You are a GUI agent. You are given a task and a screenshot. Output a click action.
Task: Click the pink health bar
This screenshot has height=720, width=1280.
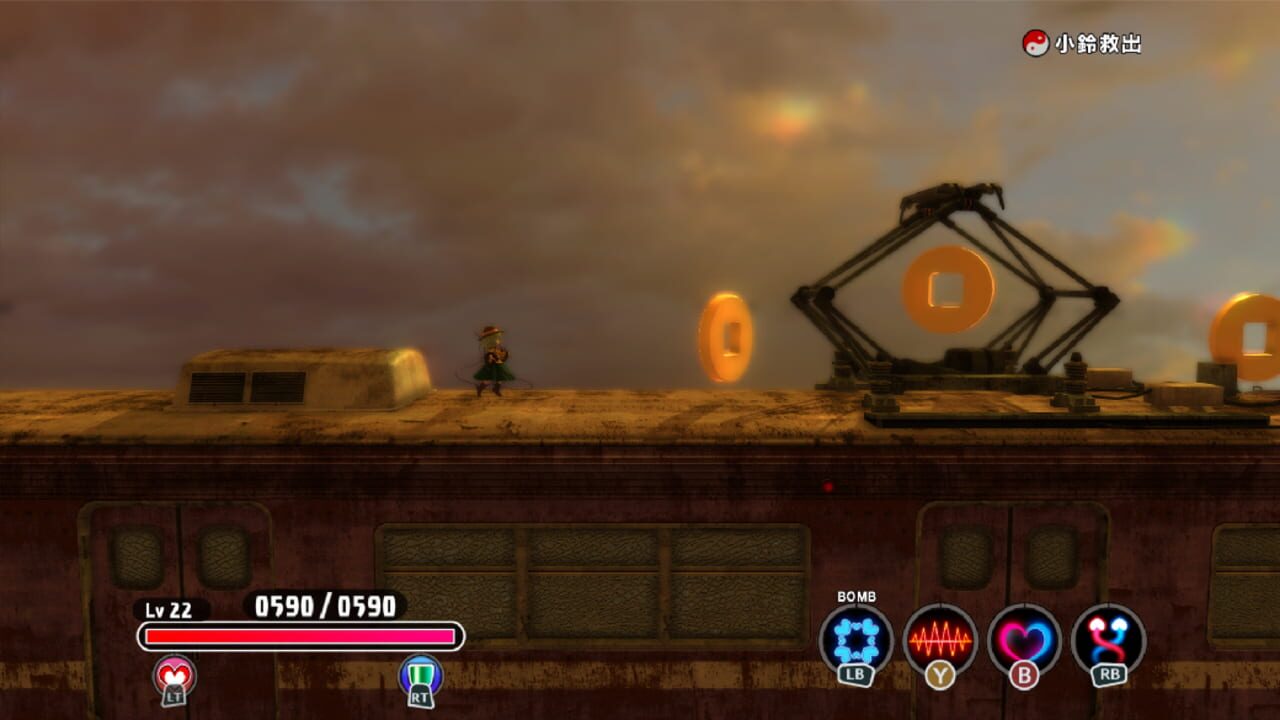(x=300, y=634)
